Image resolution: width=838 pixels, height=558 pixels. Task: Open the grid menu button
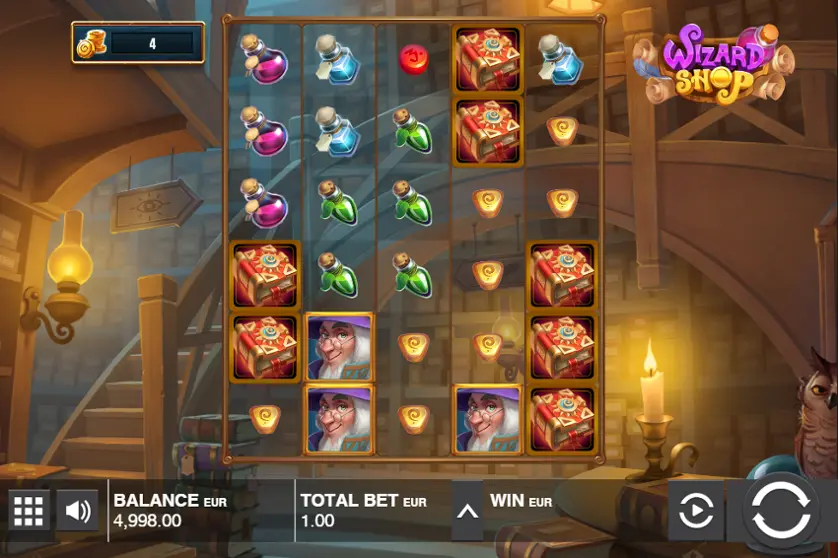[28, 511]
